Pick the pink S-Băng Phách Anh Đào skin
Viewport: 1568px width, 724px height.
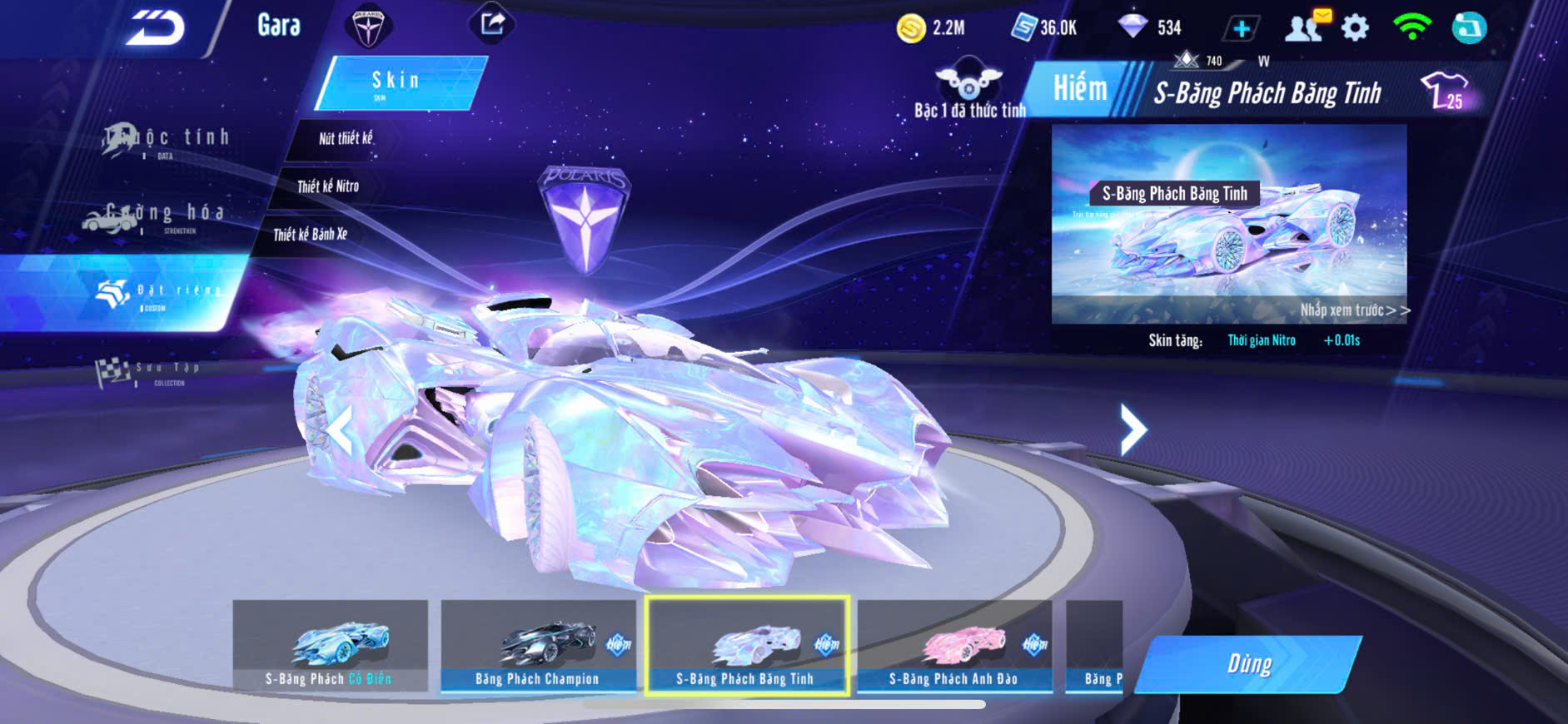pos(954,646)
